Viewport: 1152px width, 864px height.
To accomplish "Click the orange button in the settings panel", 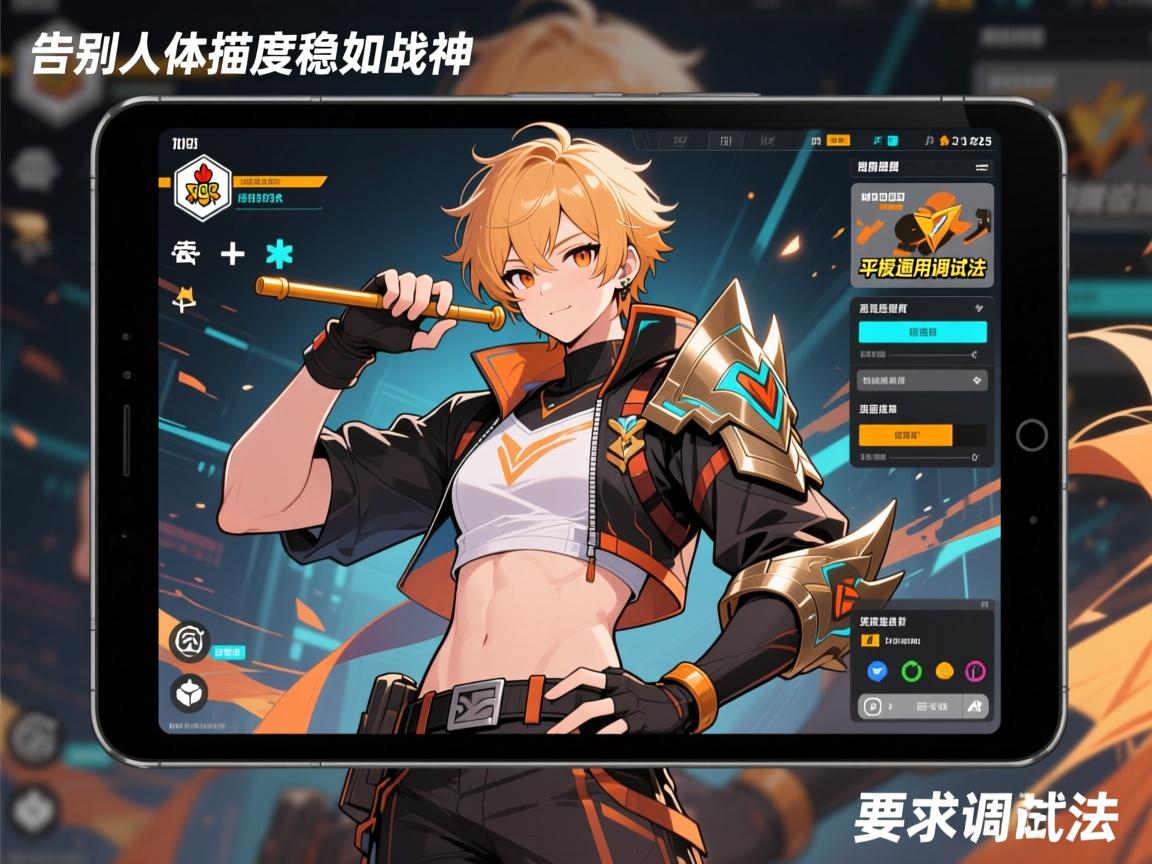I will [x=906, y=435].
